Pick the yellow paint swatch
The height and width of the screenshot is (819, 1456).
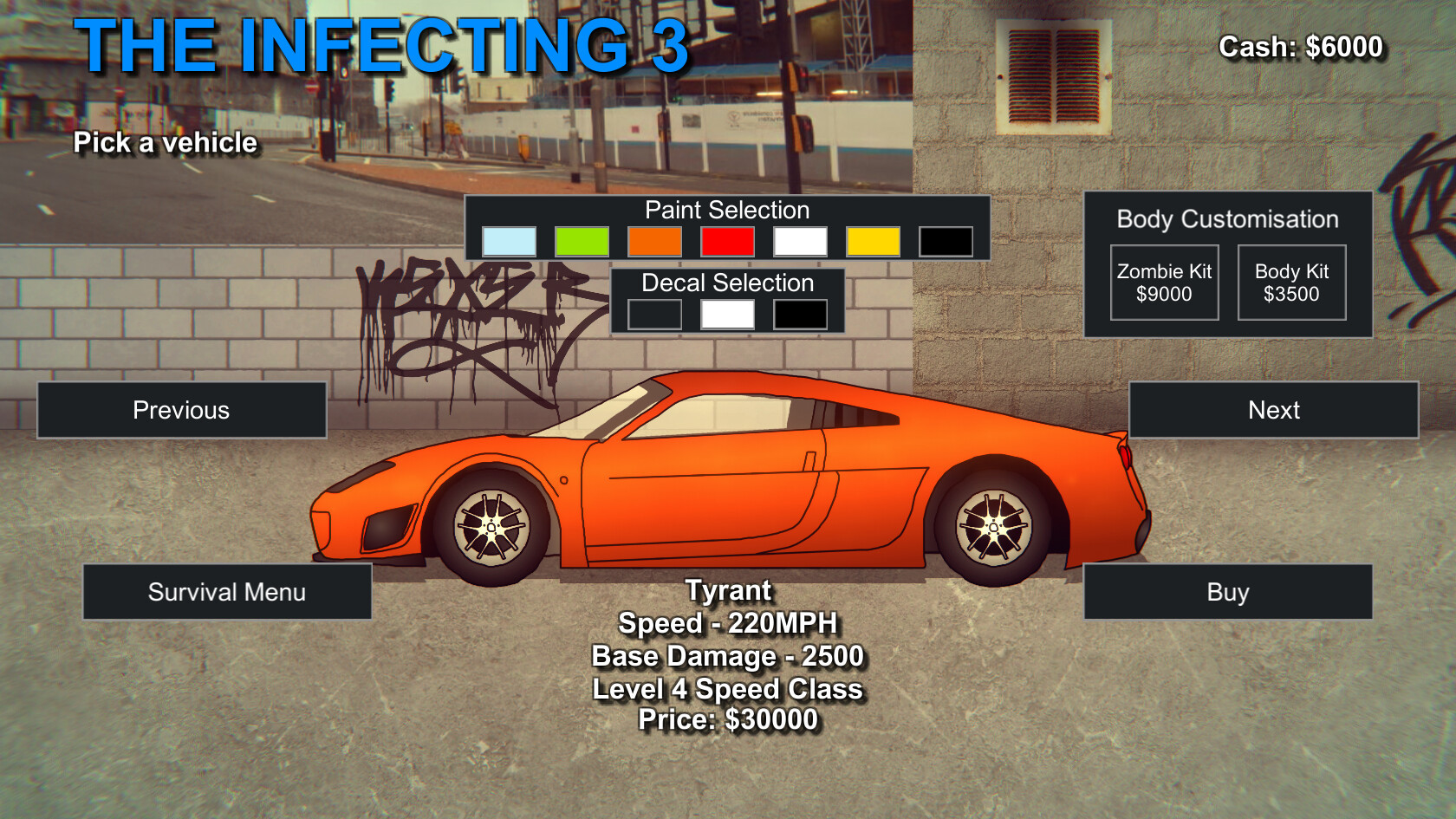(873, 241)
